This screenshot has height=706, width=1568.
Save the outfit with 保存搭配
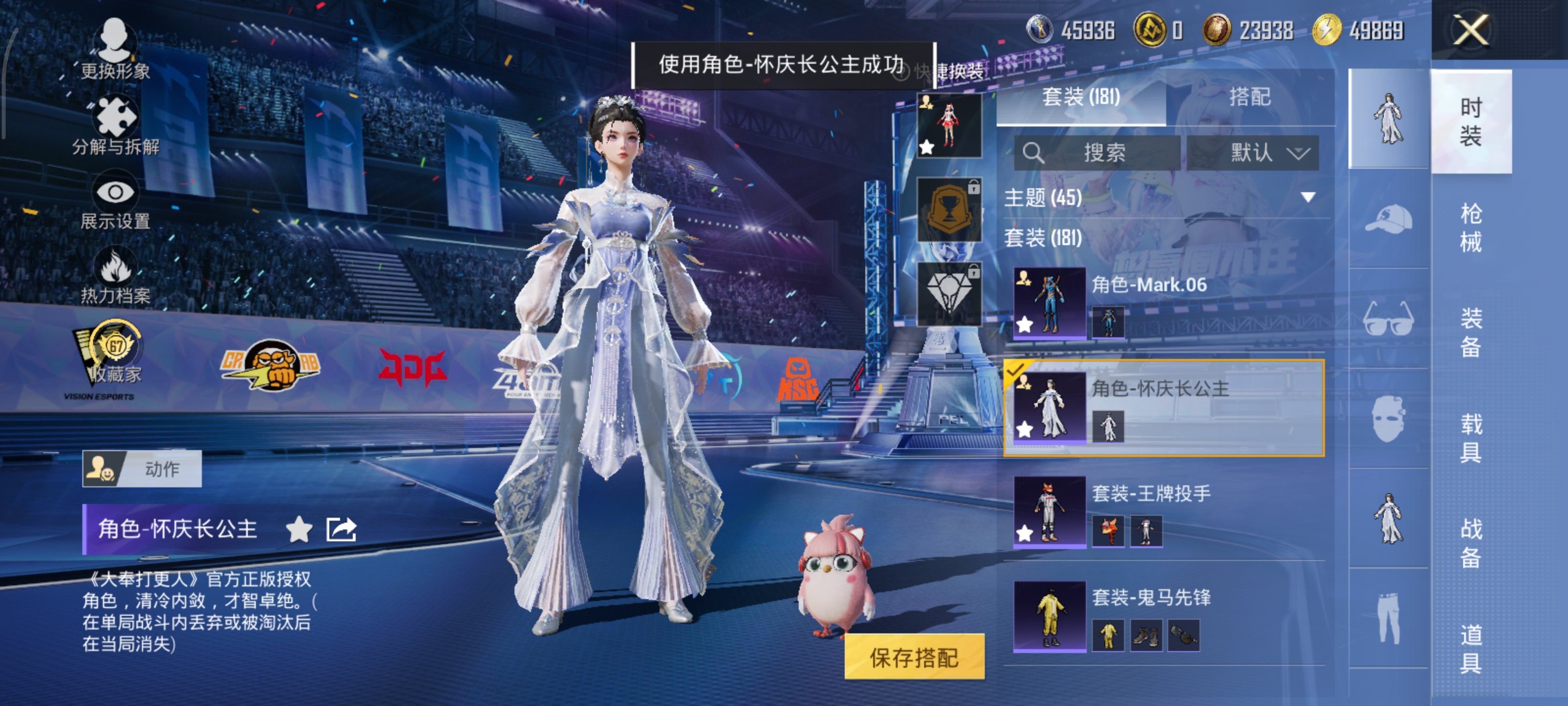coord(914,656)
